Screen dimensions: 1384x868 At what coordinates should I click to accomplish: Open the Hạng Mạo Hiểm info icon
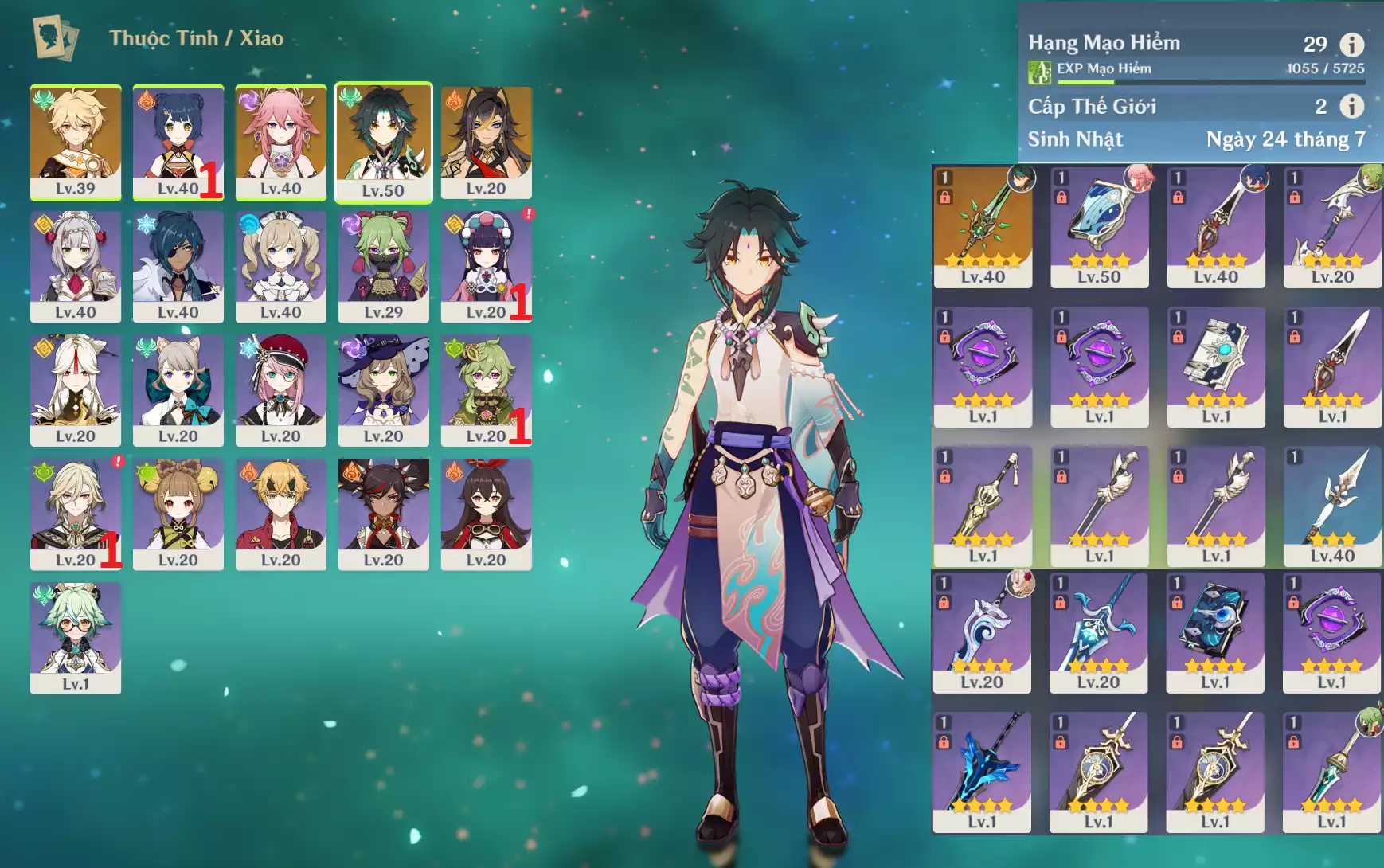tap(1351, 45)
